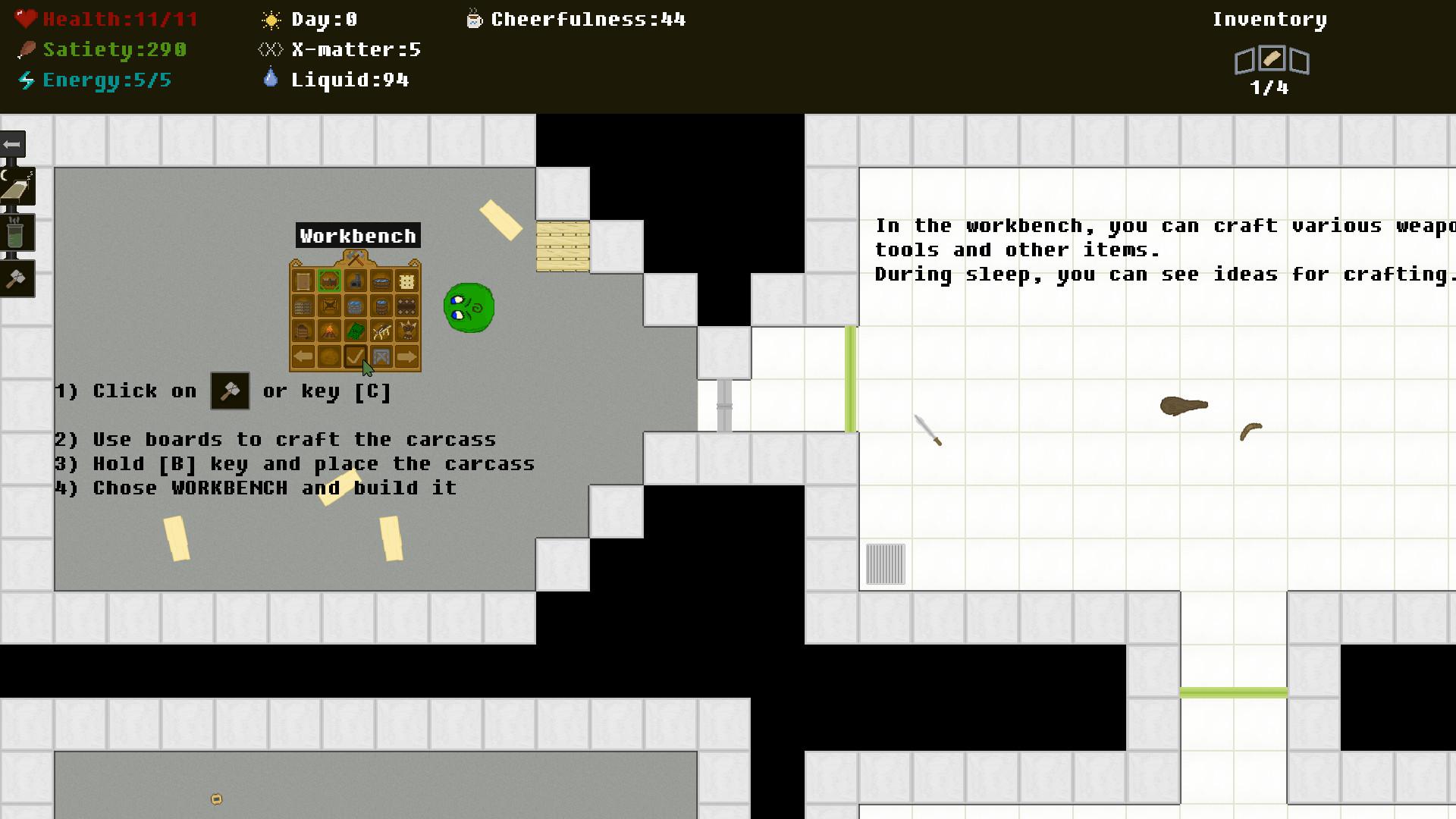Go to the previous recipe page with the left arrow
The width and height of the screenshot is (1456, 819).
pyautogui.click(x=303, y=356)
